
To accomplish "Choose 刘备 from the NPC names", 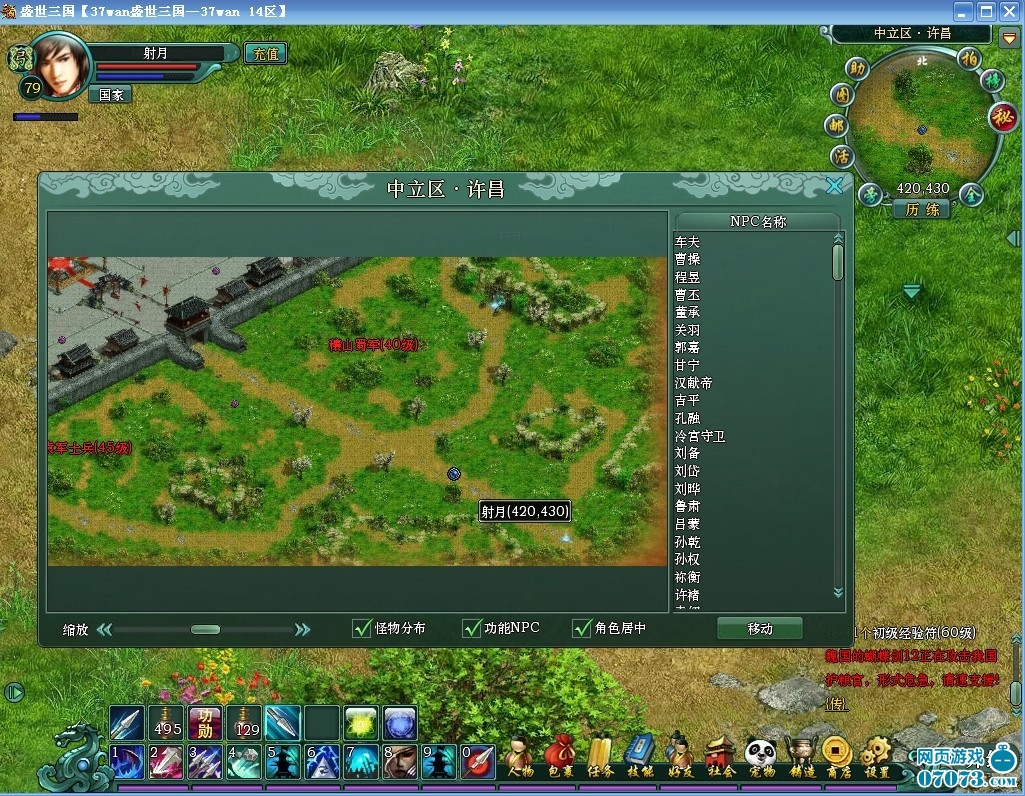I will [688, 454].
